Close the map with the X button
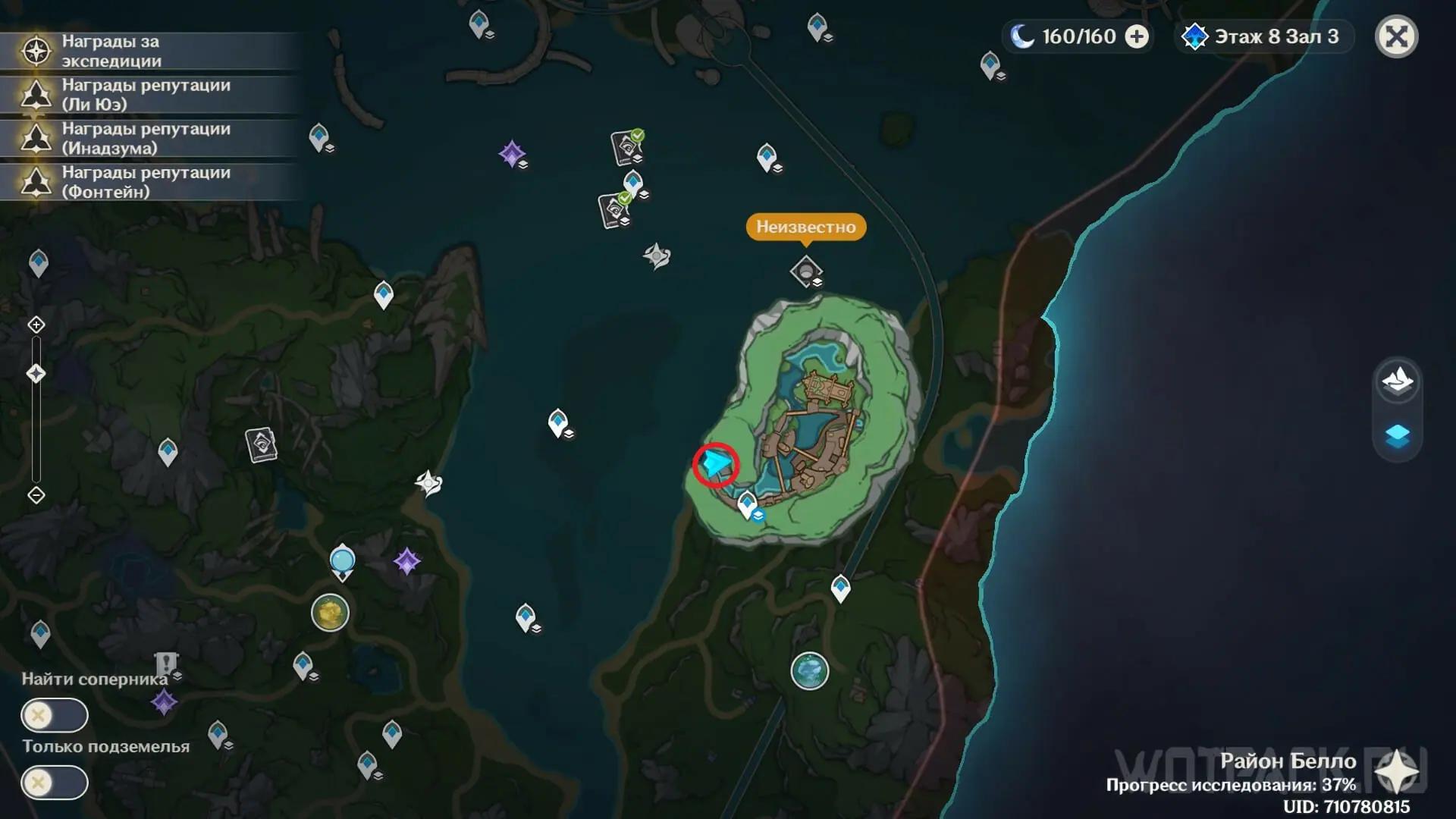The width and height of the screenshot is (1456, 819). pyautogui.click(x=1396, y=36)
